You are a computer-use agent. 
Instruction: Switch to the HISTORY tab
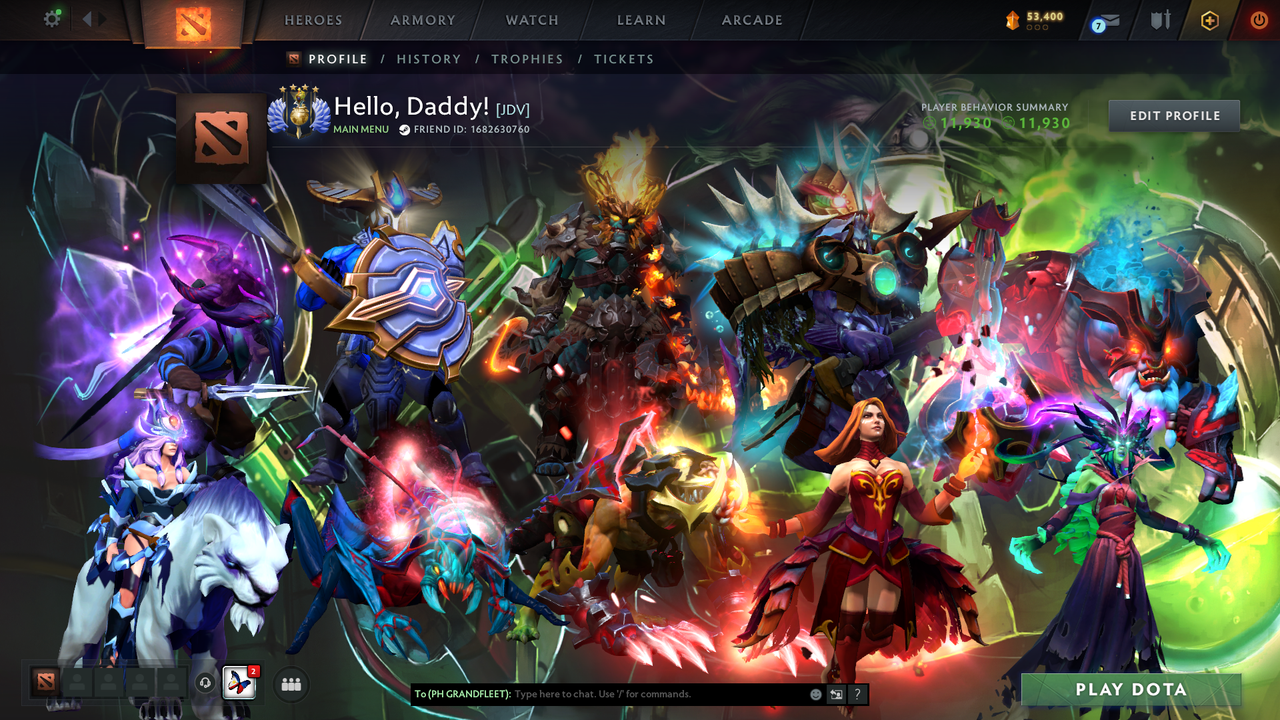click(428, 59)
